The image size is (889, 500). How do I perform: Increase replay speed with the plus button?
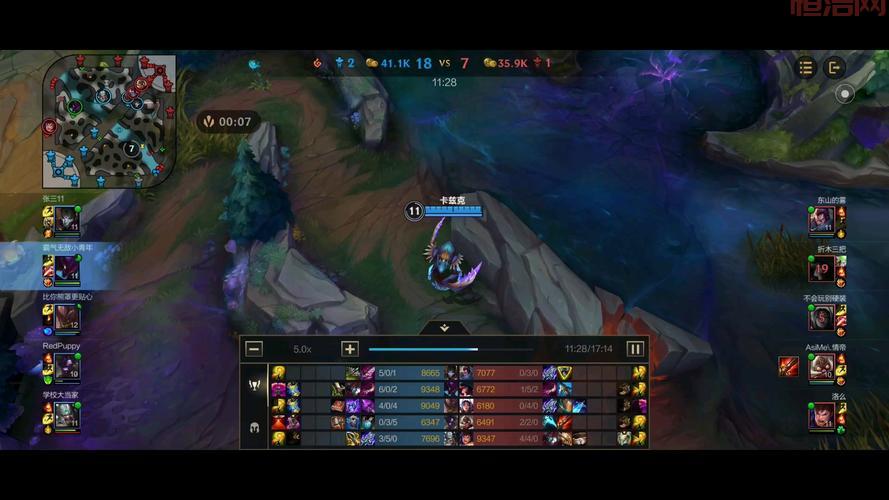coord(350,349)
